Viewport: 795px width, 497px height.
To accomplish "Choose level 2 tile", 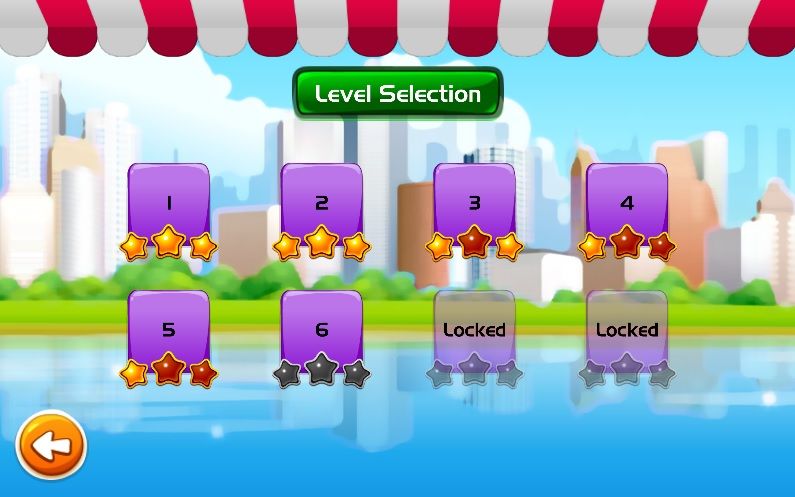I will [321, 205].
